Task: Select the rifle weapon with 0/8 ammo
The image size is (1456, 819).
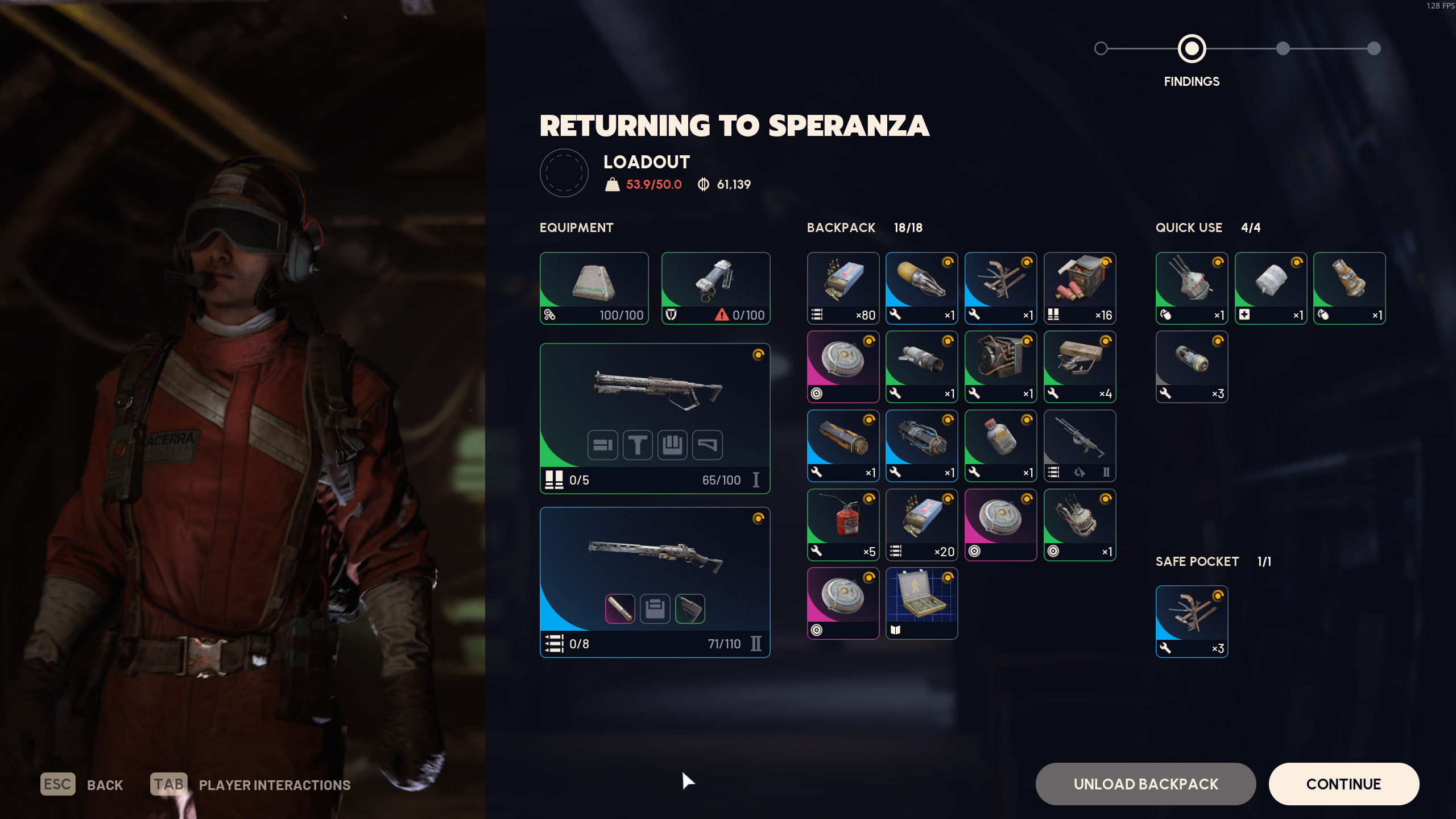Action: coord(655,582)
